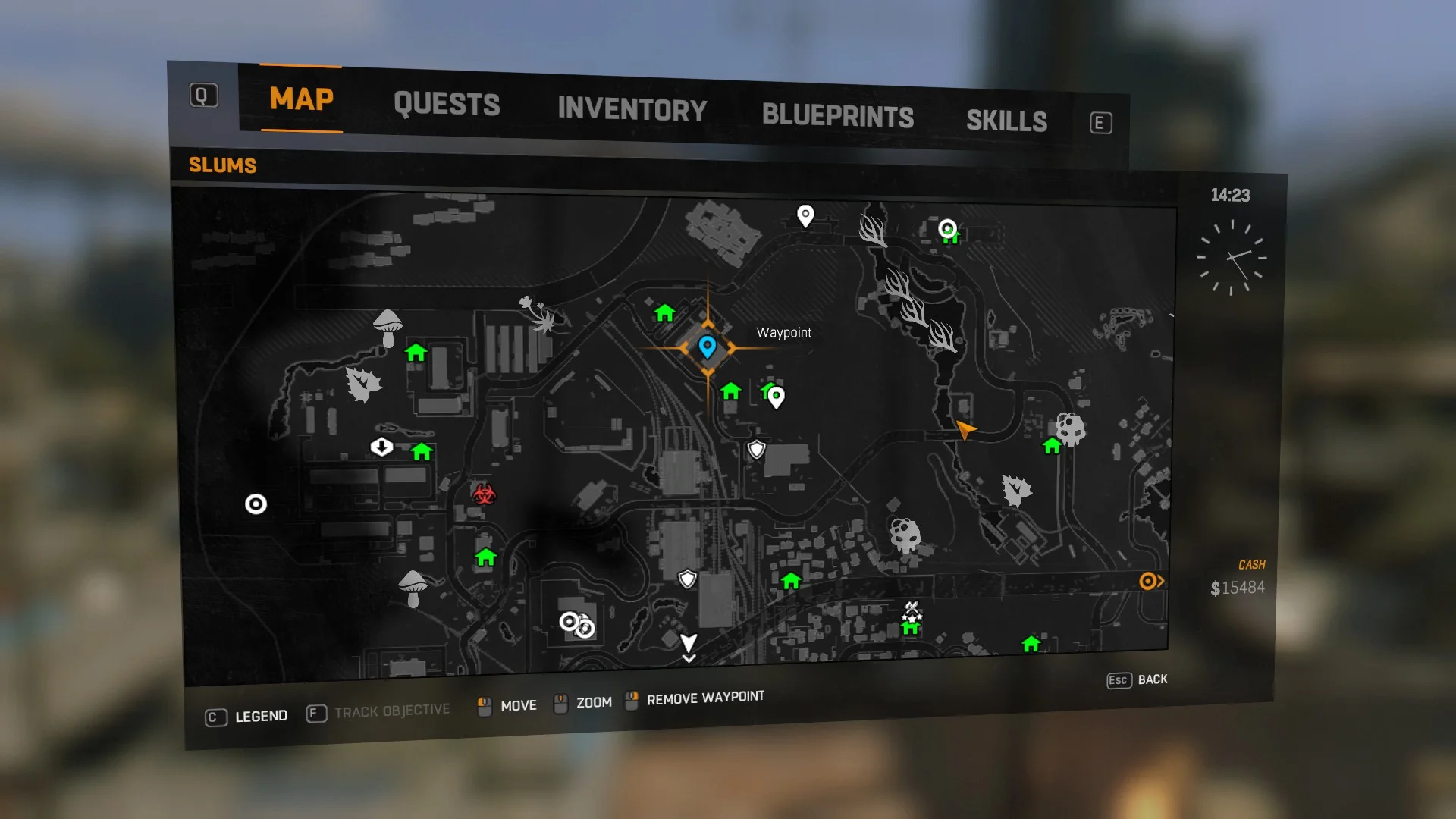
Task: Select the green circled pin in the top-right
Action: [948, 229]
